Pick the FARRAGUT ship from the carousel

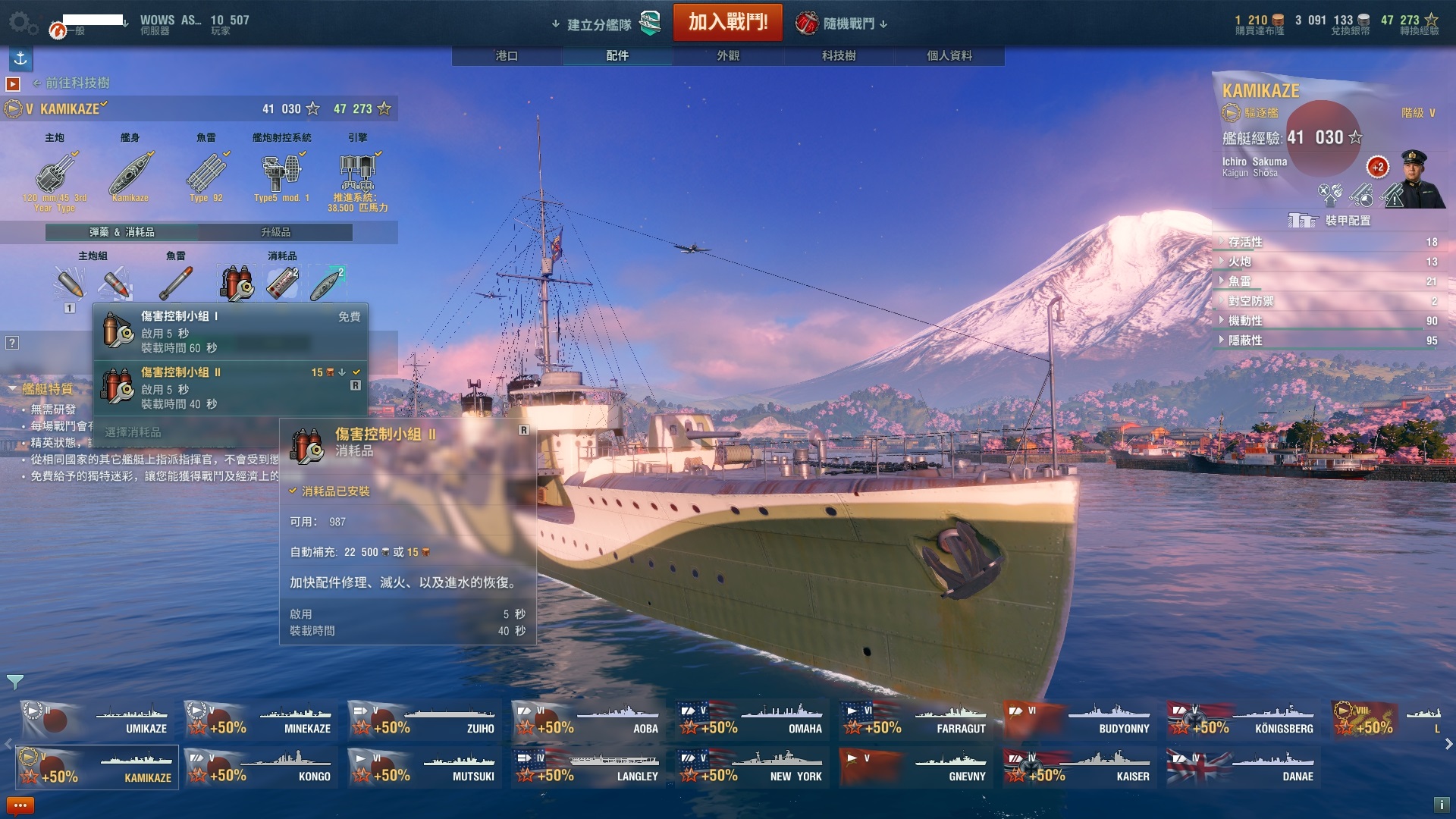[x=918, y=719]
